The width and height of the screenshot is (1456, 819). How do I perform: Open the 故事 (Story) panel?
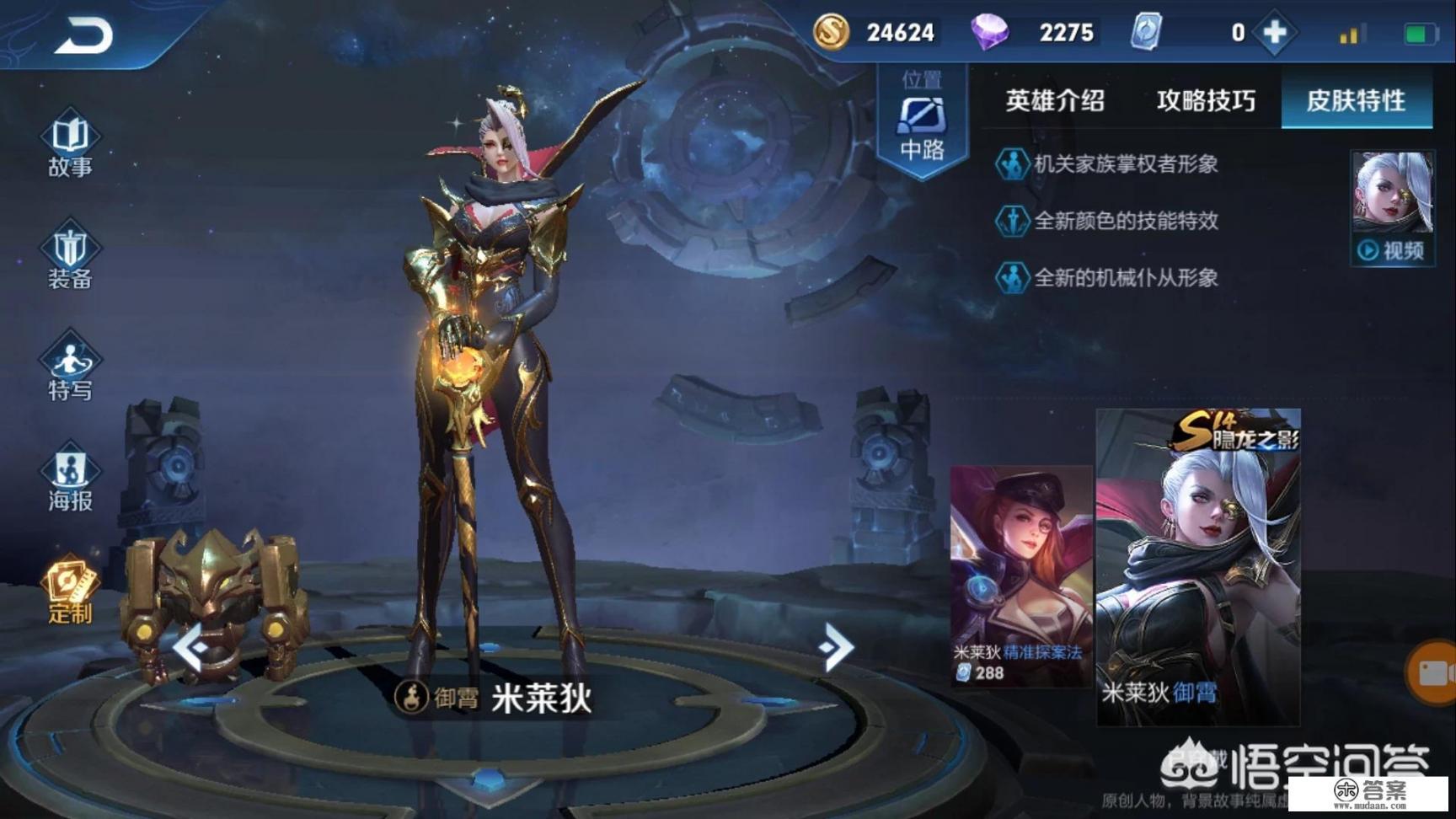click(x=69, y=143)
